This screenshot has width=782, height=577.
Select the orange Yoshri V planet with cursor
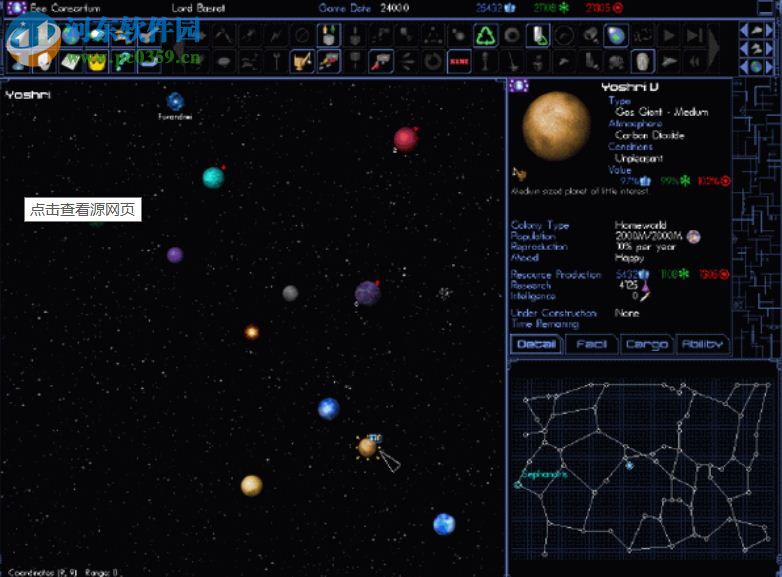point(367,447)
